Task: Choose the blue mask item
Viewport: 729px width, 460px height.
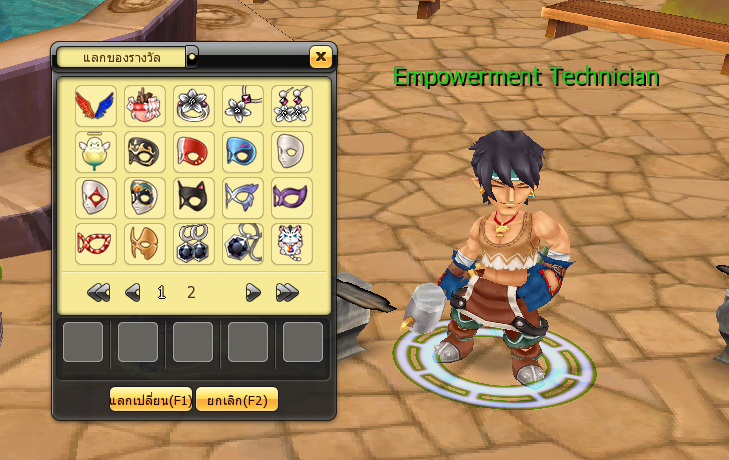Action: pyautogui.click(x=243, y=151)
